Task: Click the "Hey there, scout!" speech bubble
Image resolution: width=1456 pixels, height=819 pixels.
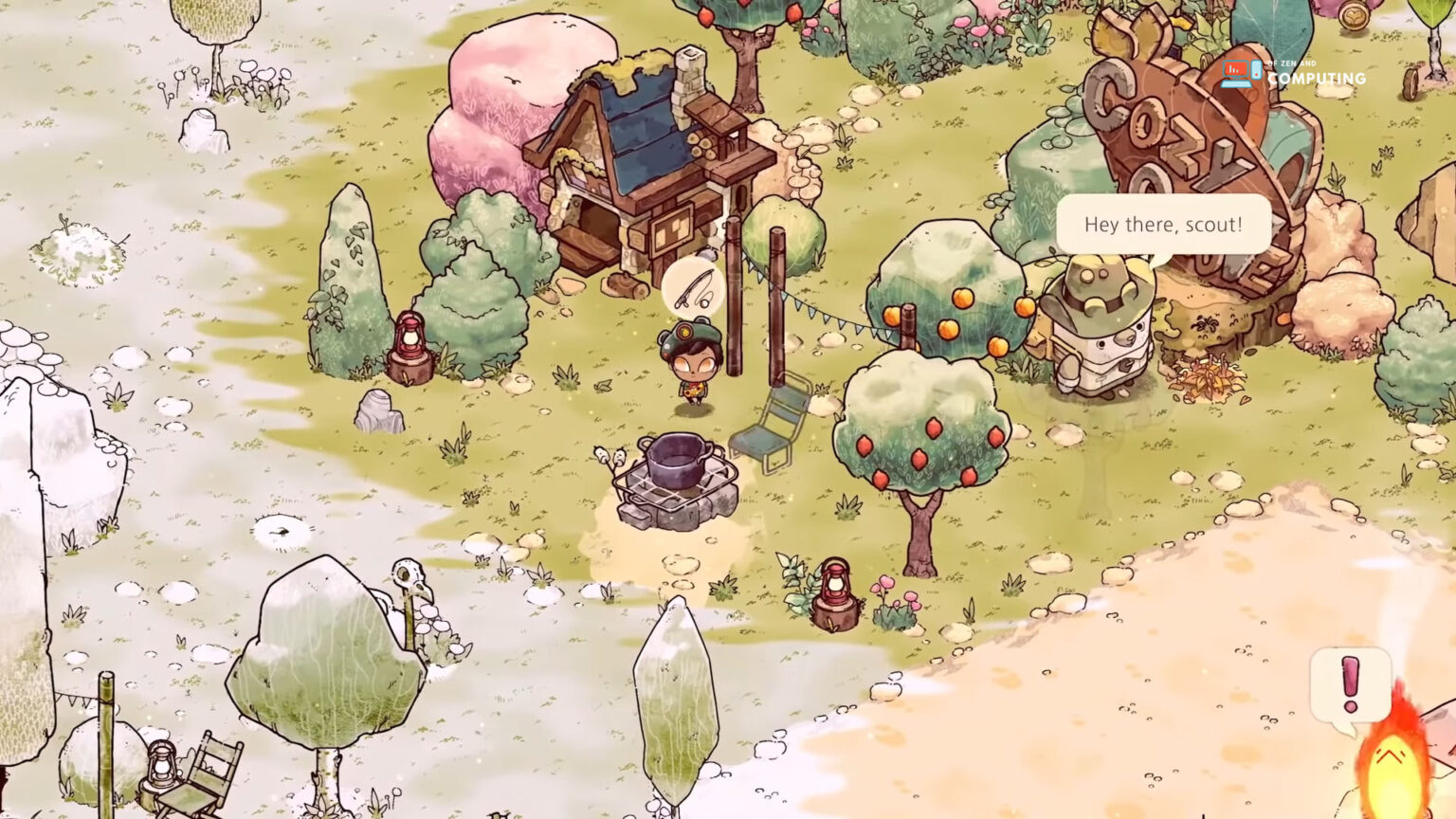Action: [x=1163, y=225]
